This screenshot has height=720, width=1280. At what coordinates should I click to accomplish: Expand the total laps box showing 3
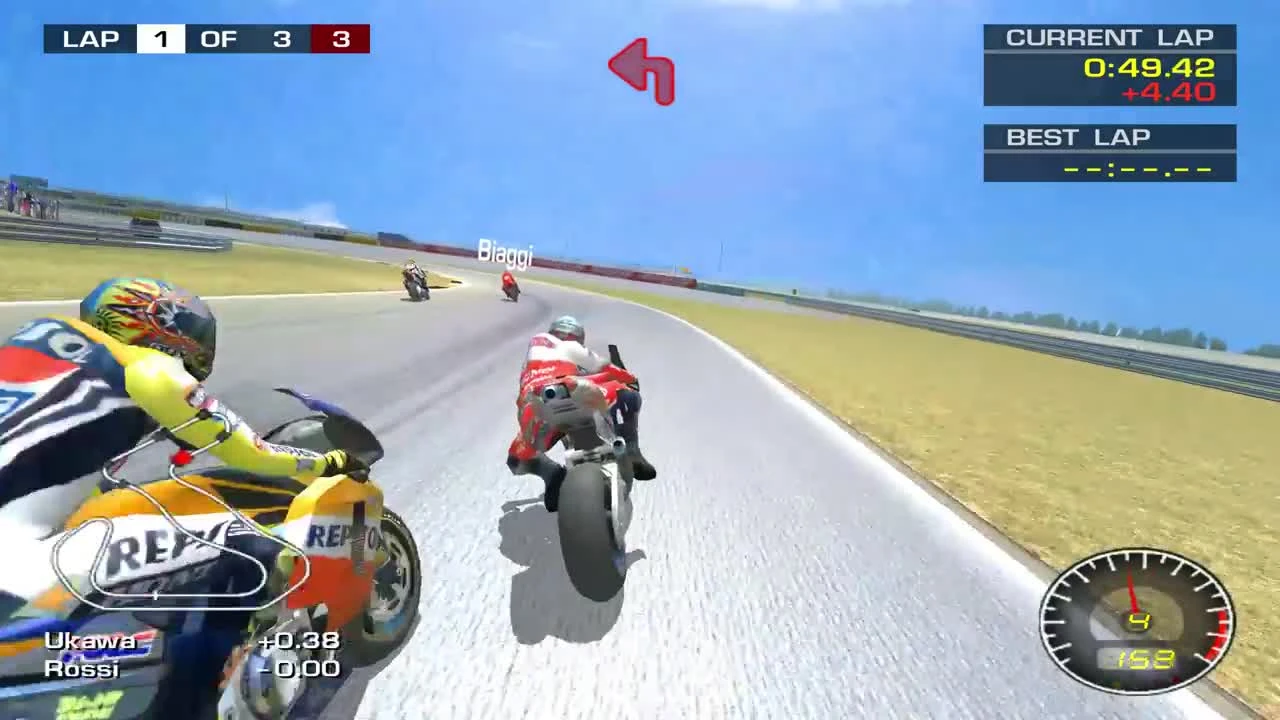281,39
